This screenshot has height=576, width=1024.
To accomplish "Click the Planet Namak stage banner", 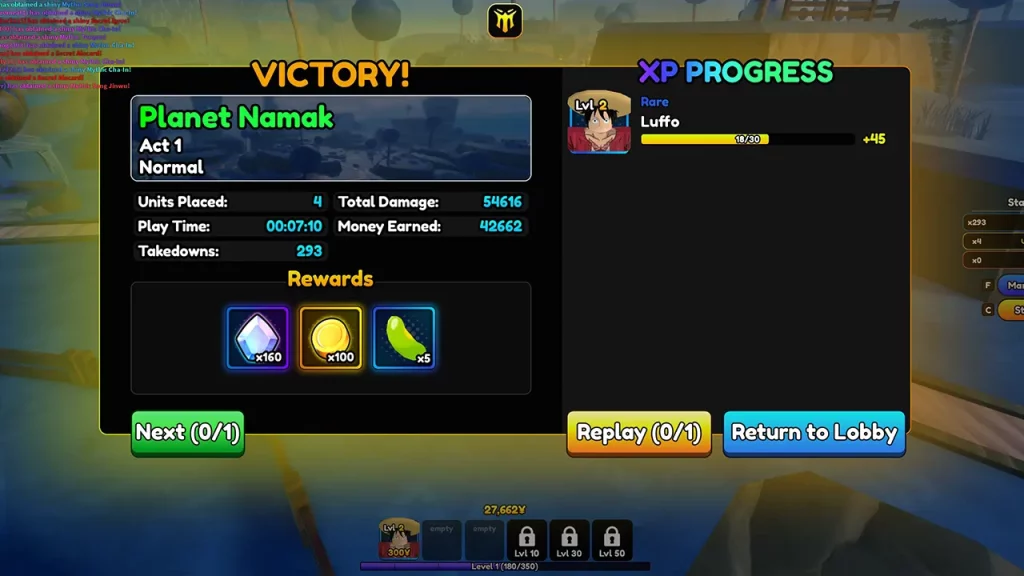I will [x=331, y=138].
